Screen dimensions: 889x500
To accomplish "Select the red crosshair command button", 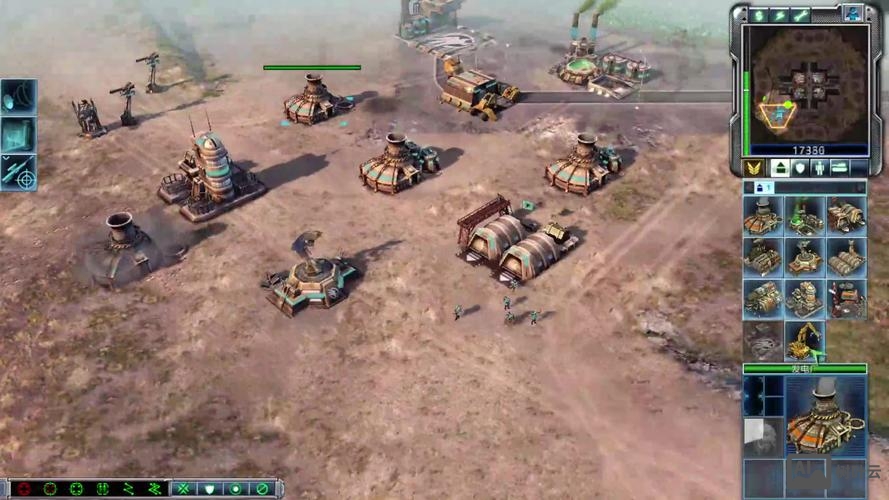I will (24, 489).
